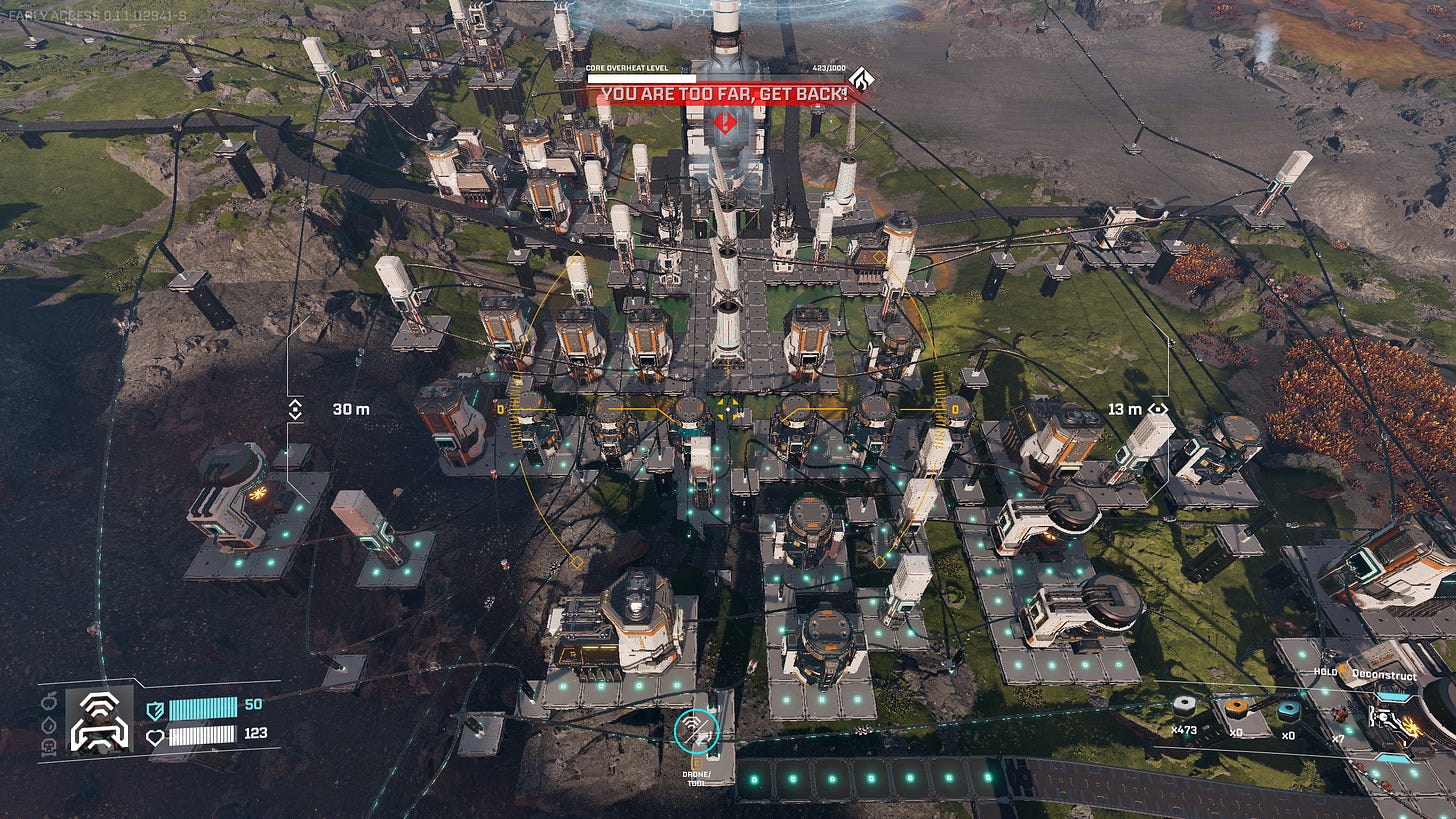Choose the orange resource ring icon
This screenshot has height=819, width=1456.
tap(1237, 708)
